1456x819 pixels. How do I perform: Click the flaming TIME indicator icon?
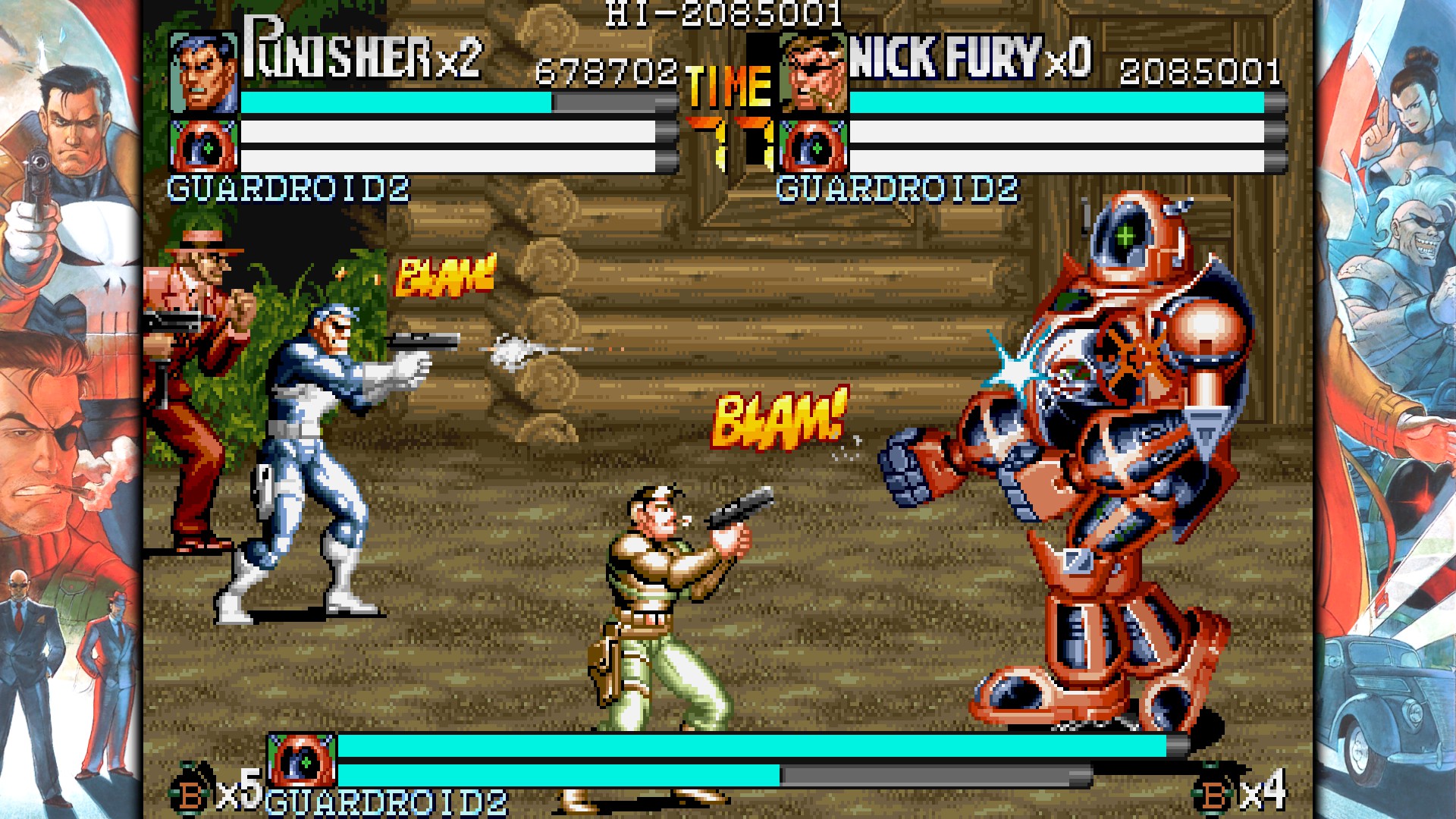726,83
